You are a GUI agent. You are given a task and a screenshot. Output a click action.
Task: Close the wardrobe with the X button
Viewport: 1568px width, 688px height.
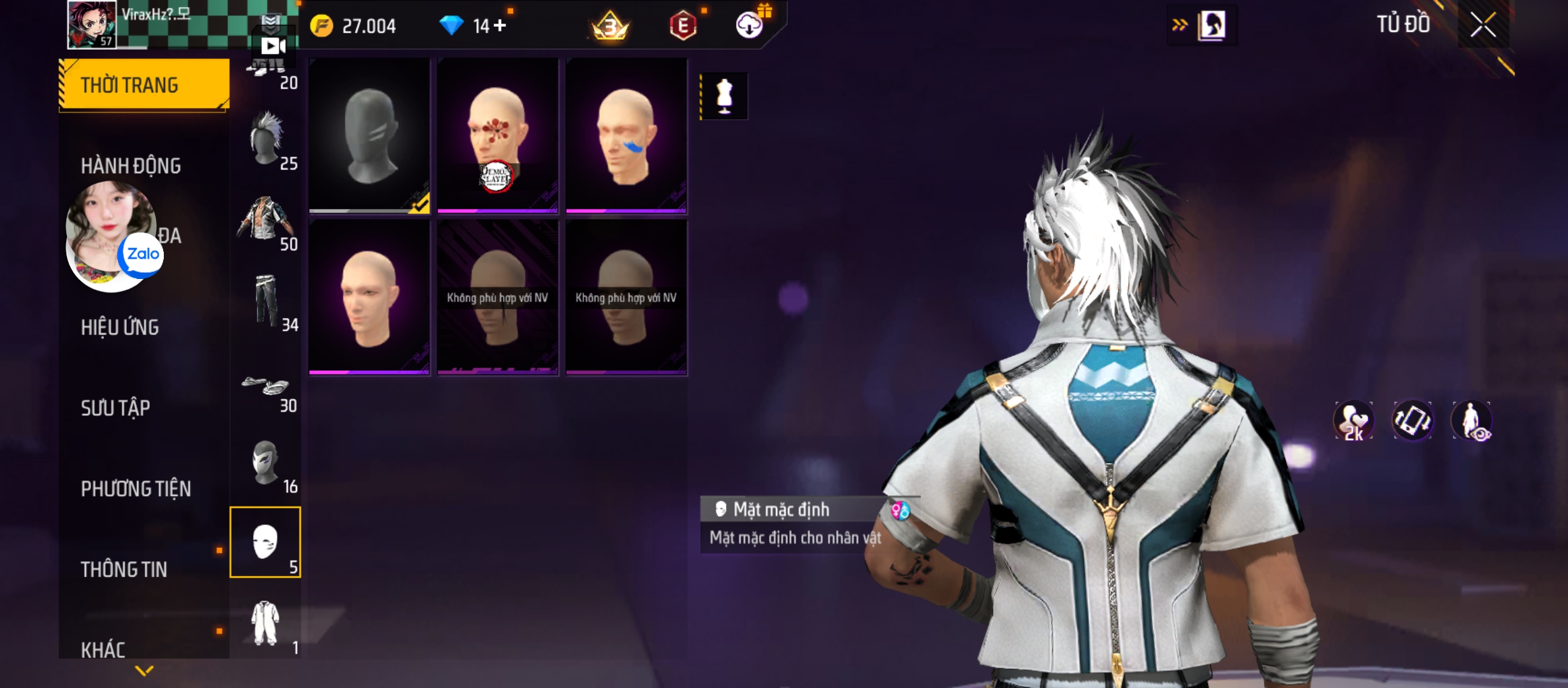point(1483,25)
